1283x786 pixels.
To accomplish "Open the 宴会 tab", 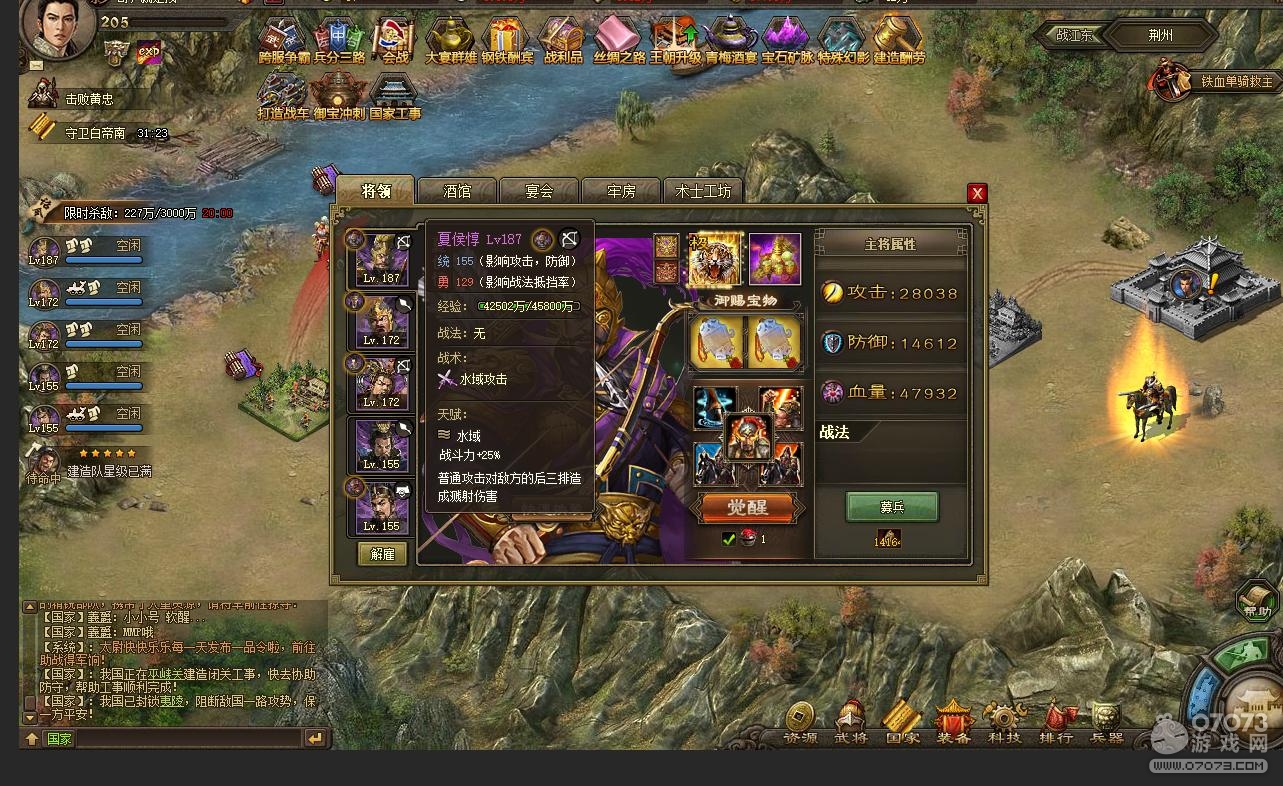I will [539, 190].
